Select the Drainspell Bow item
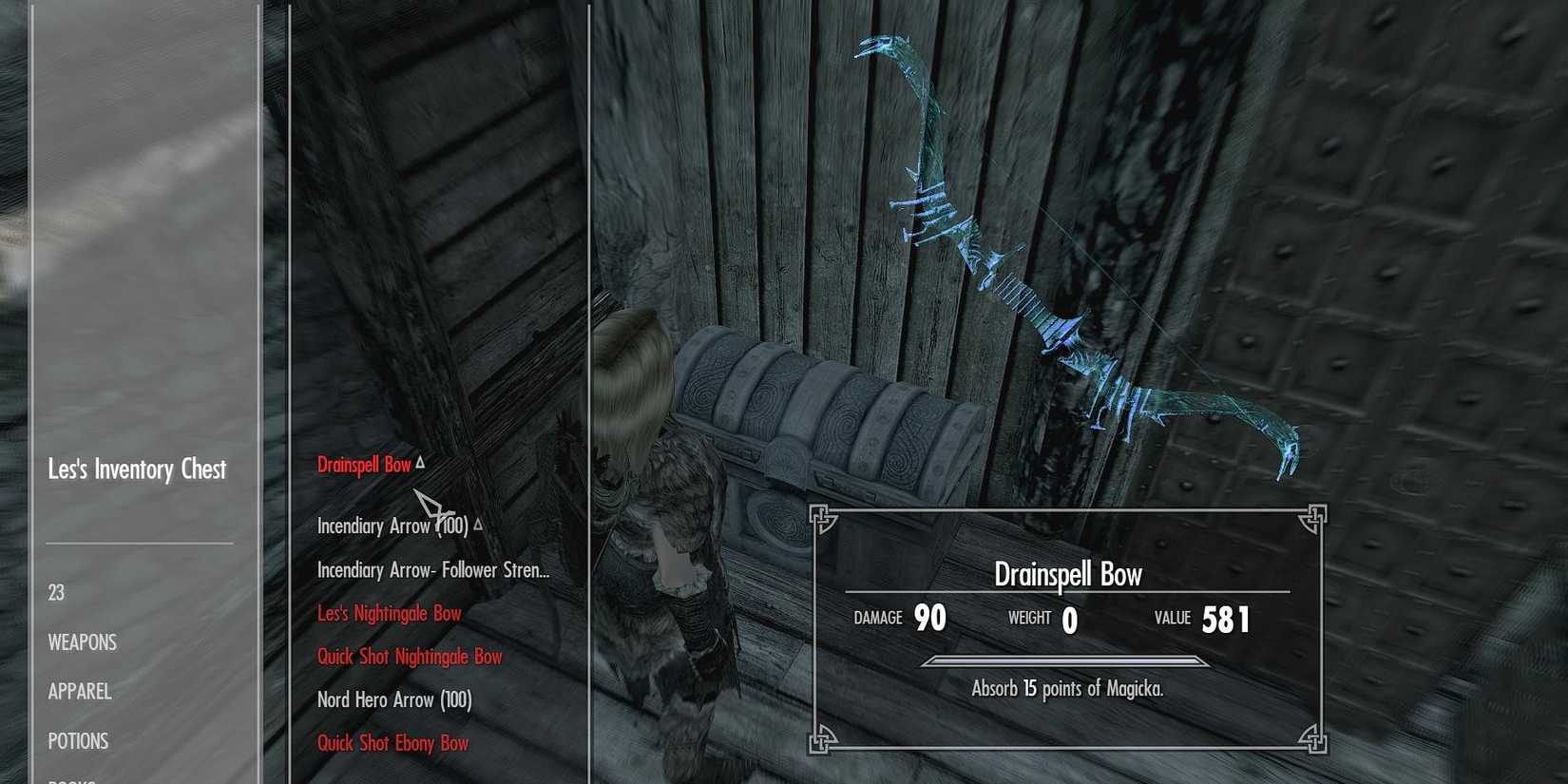The image size is (1568, 784). click(x=364, y=466)
